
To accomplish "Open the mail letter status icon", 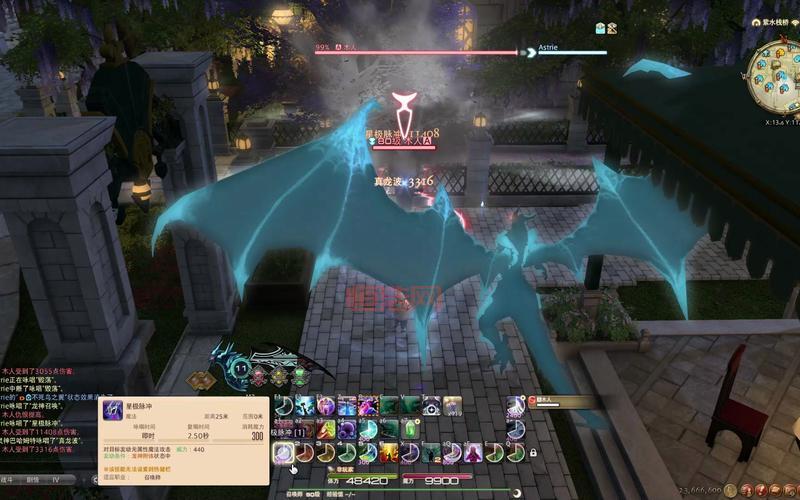I will point(601,28).
